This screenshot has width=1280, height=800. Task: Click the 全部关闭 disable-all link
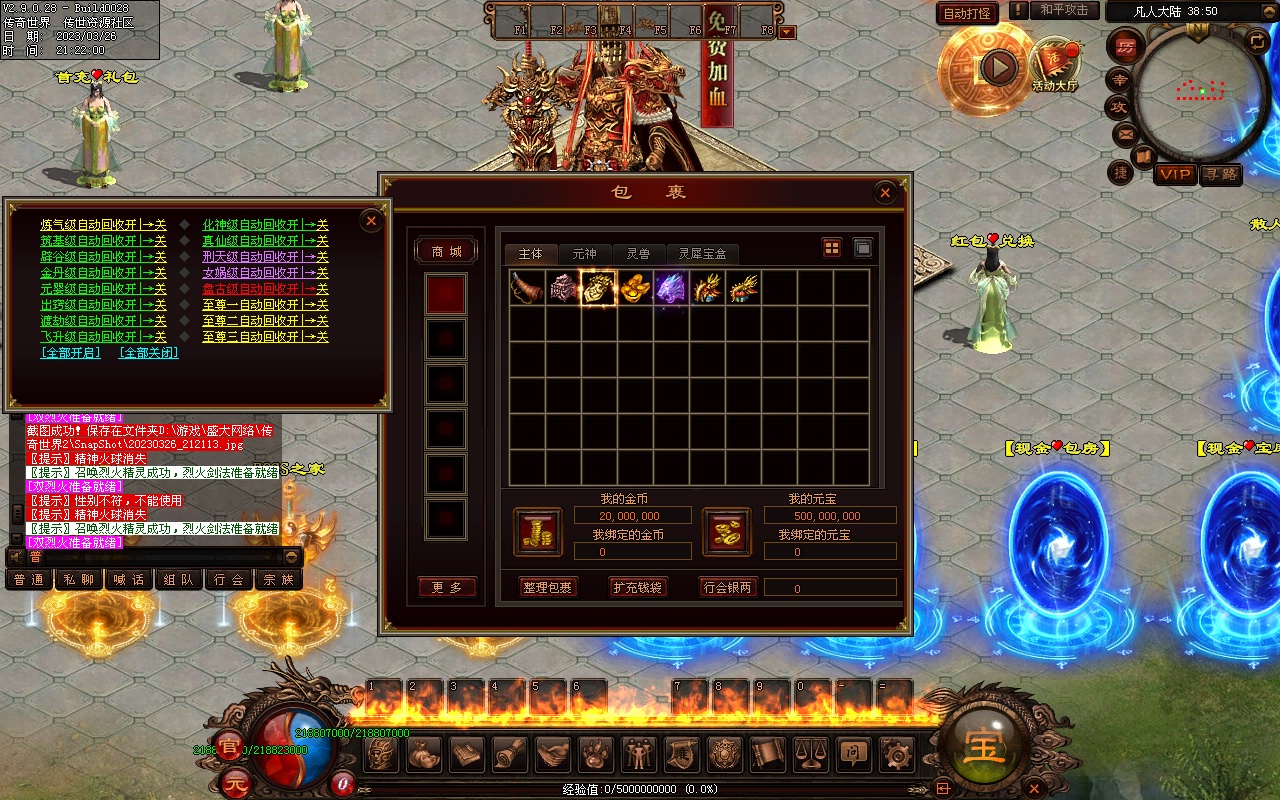[x=149, y=353]
